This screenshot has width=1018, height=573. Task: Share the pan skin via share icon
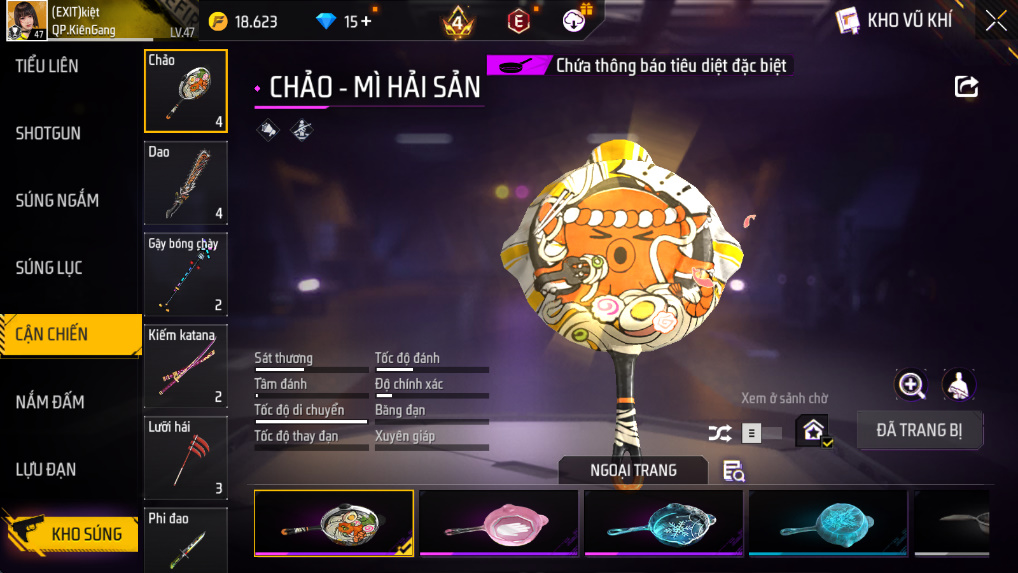point(966,87)
